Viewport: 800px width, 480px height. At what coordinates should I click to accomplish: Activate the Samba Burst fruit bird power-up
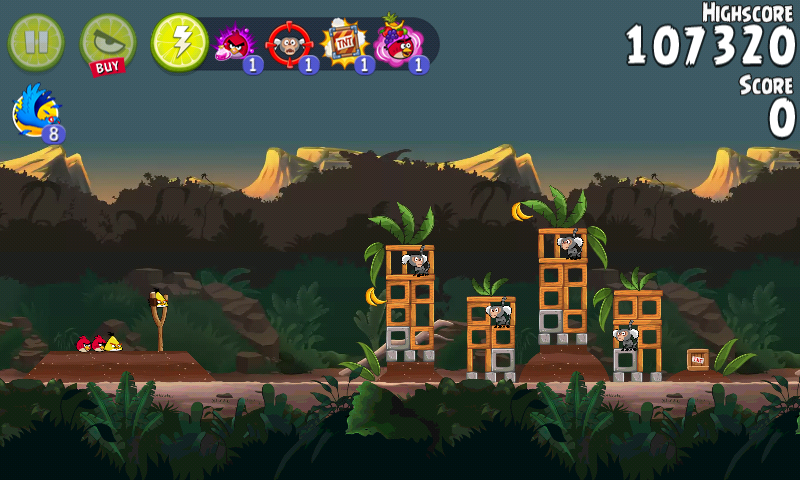click(x=398, y=44)
